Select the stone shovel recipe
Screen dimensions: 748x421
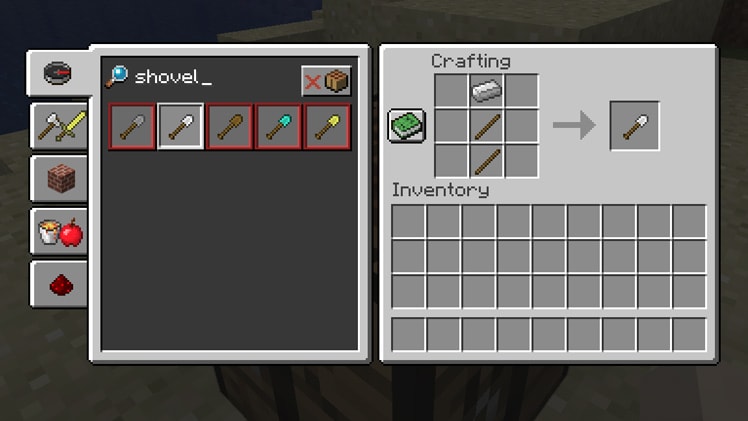tap(132, 127)
